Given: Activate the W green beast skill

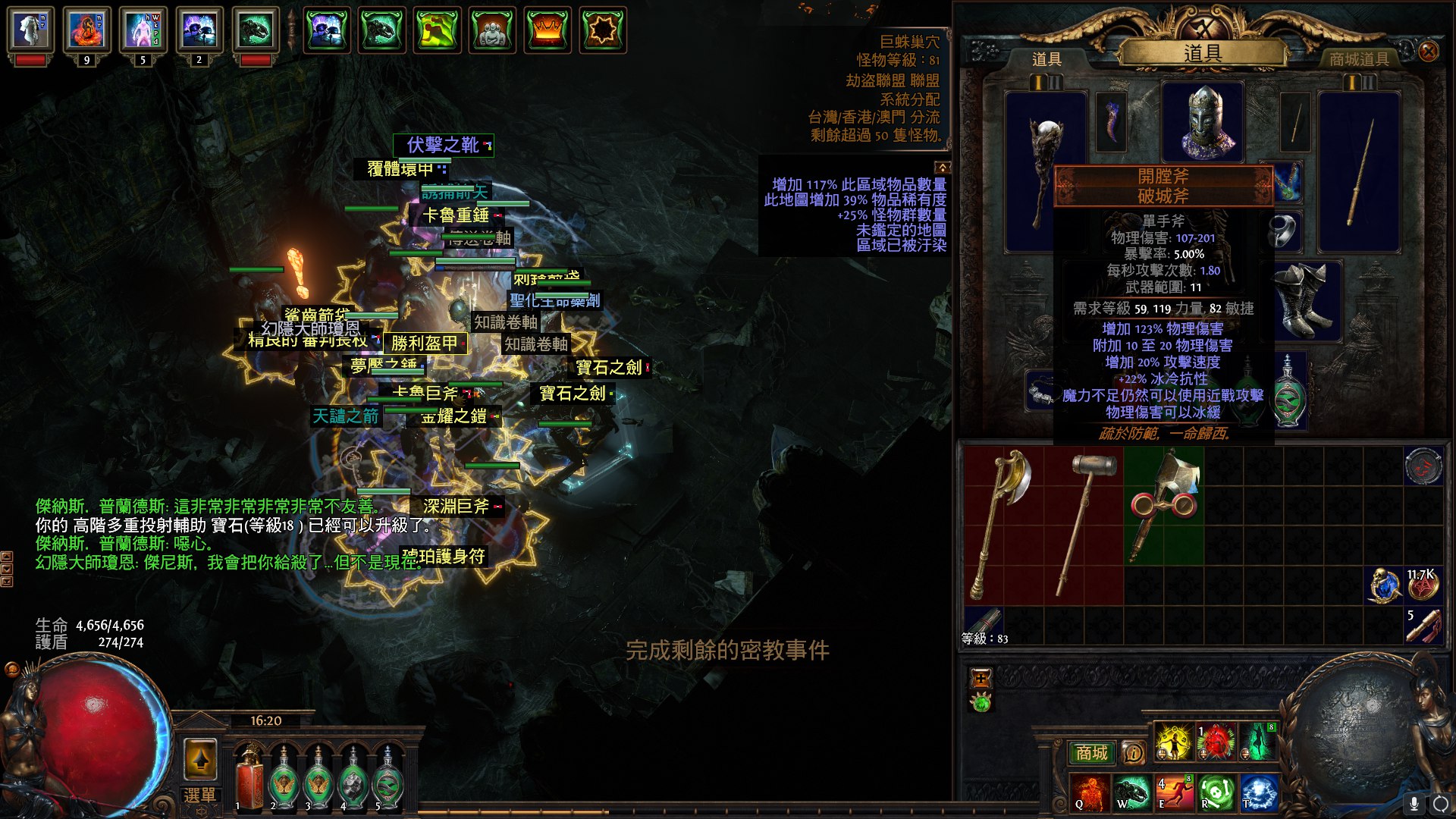Looking at the screenshot, I should (x=1131, y=792).
